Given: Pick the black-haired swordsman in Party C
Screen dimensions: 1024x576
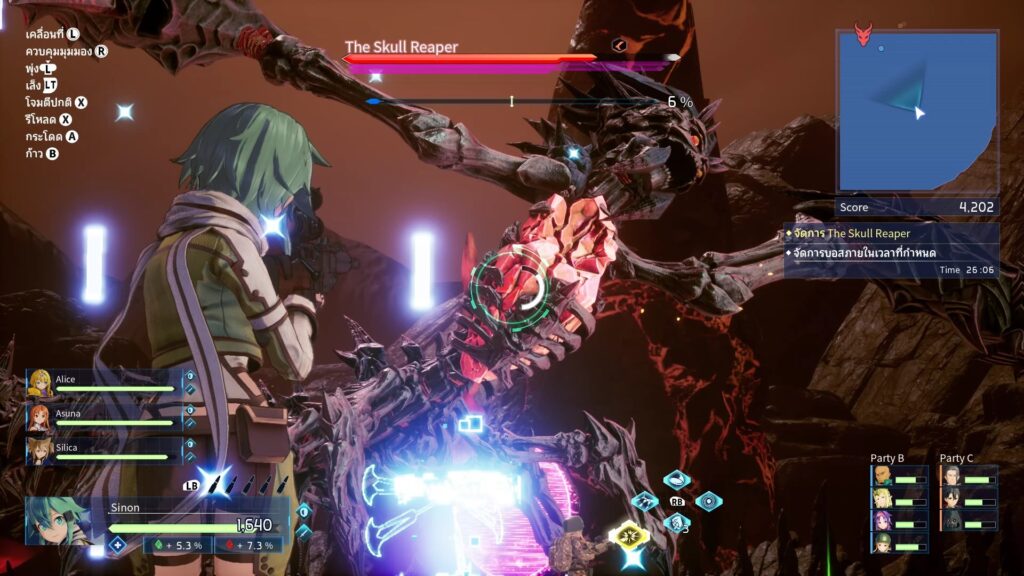Looking at the screenshot, I should coord(952,498).
